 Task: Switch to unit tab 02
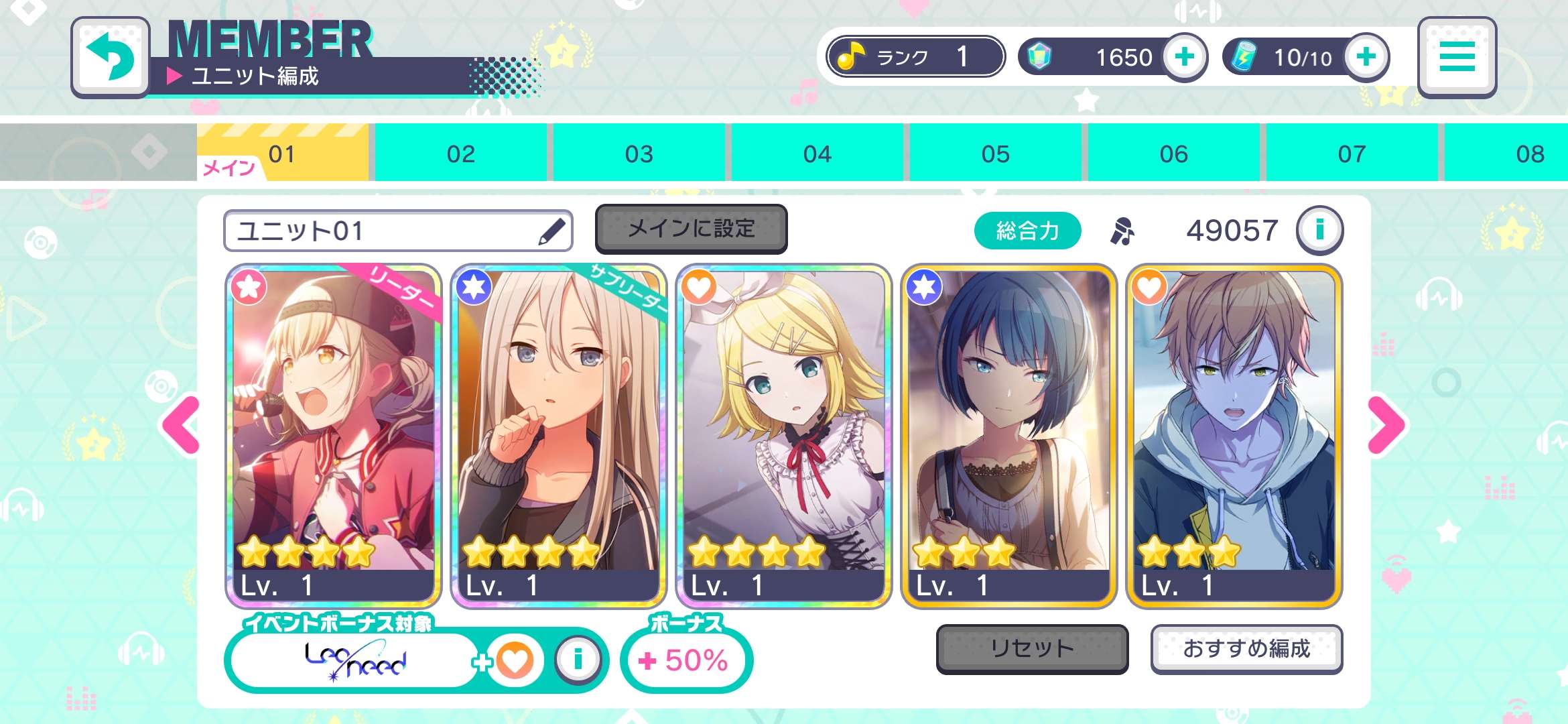pos(460,153)
